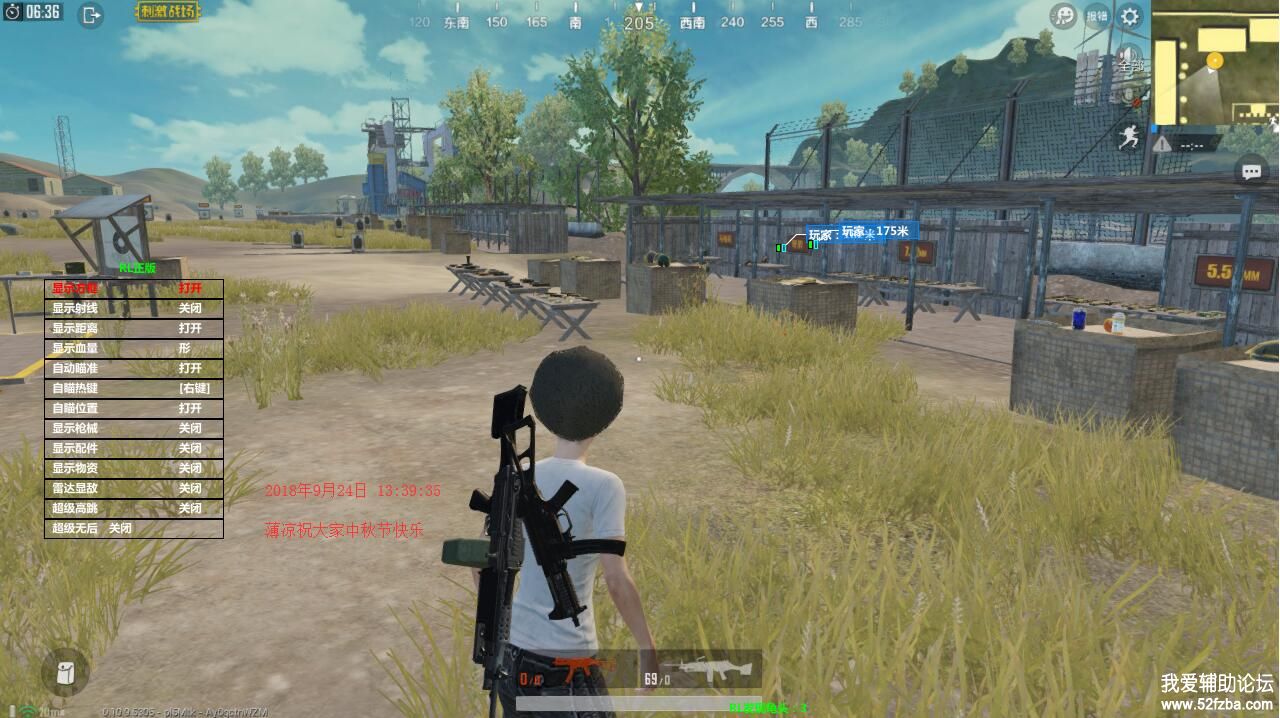This screenshot has height=718, width=1280.
Task: Open the backpack inventory icon
Action: pyautogui.click(x=66, y=672)
